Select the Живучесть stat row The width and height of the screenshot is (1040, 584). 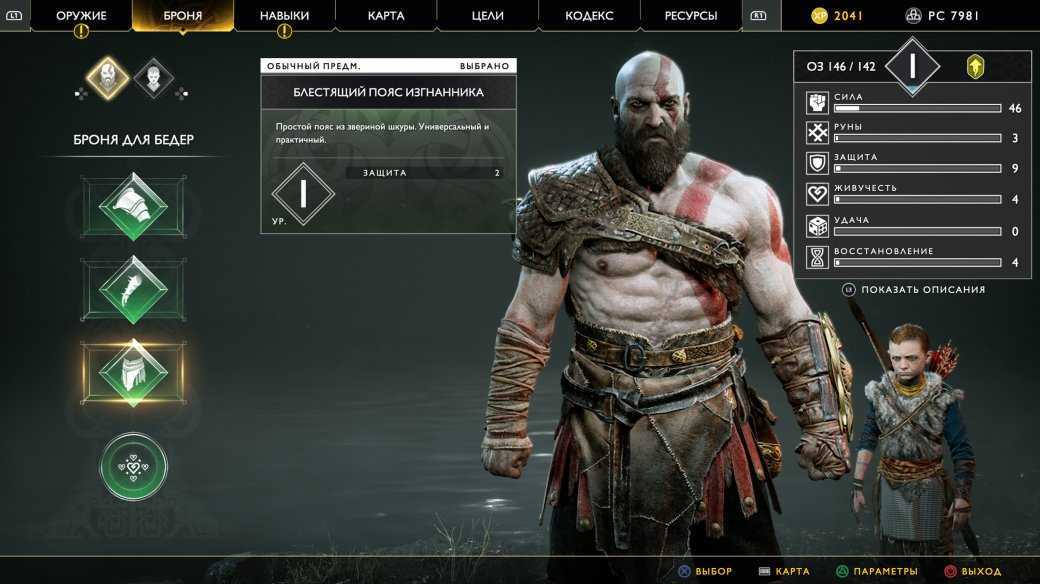click(912, 194)
